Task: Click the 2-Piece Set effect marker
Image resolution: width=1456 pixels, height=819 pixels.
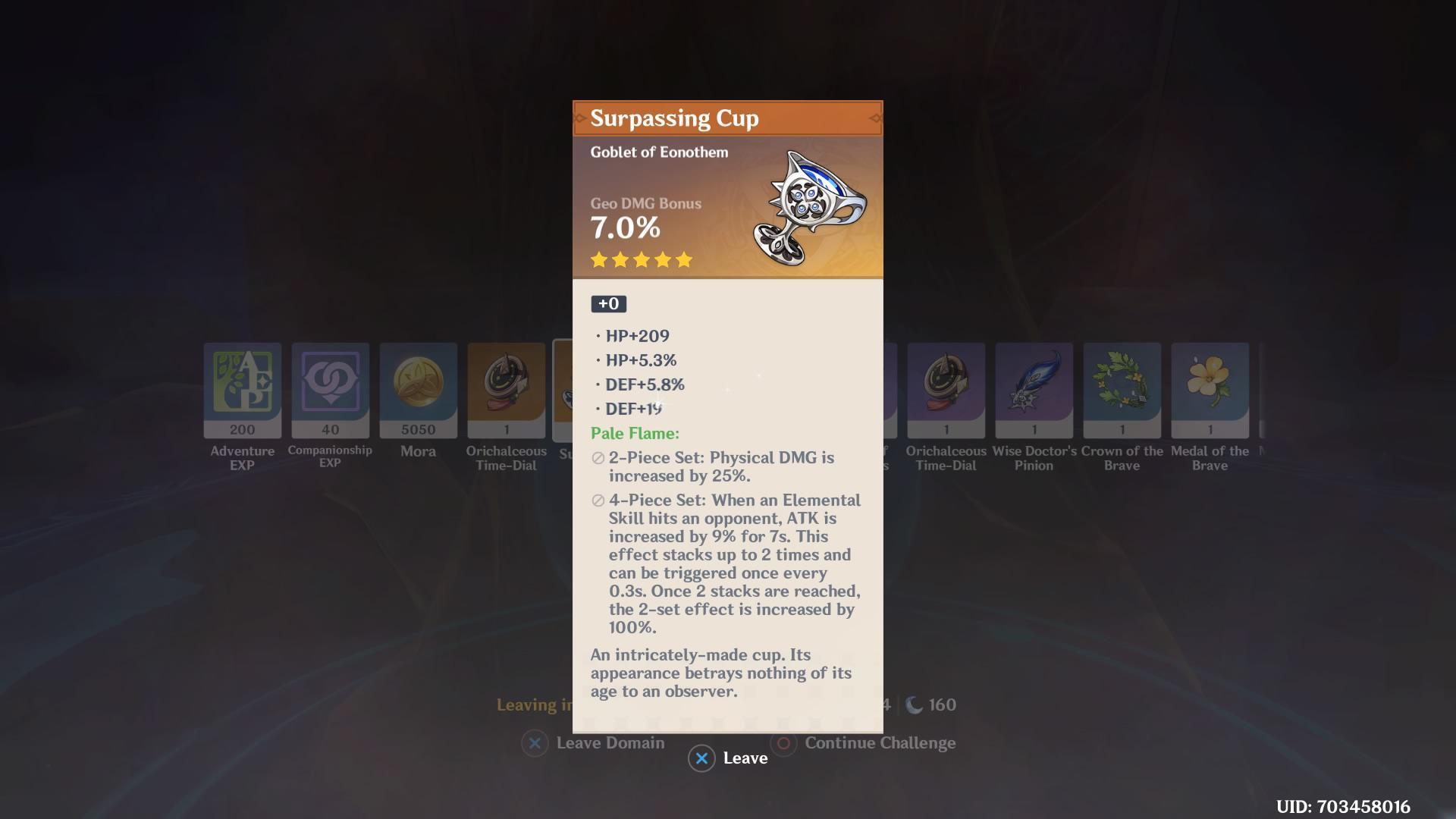Action: click(598, 458)
